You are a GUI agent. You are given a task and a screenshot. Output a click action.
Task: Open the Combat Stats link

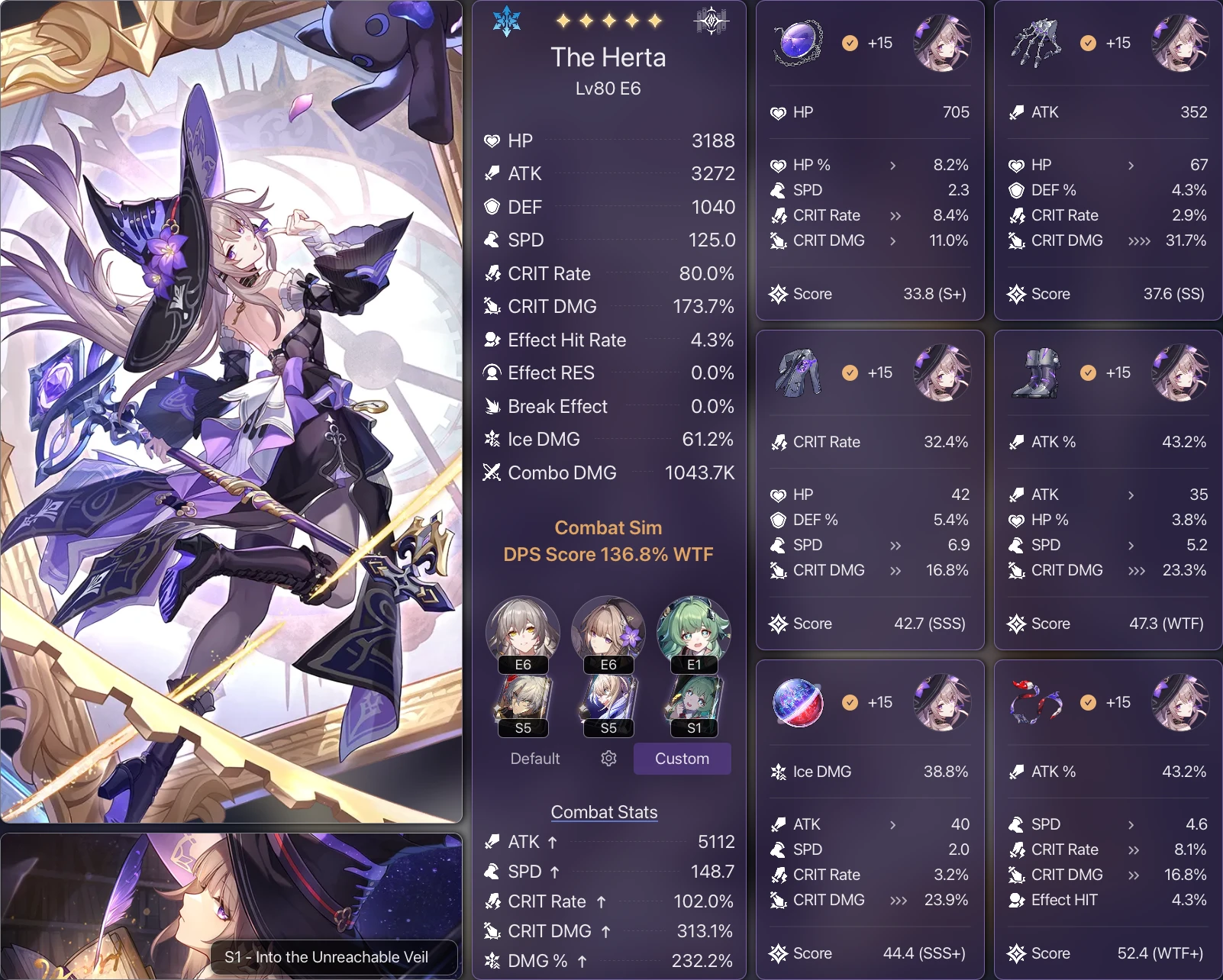coord(604,812)
